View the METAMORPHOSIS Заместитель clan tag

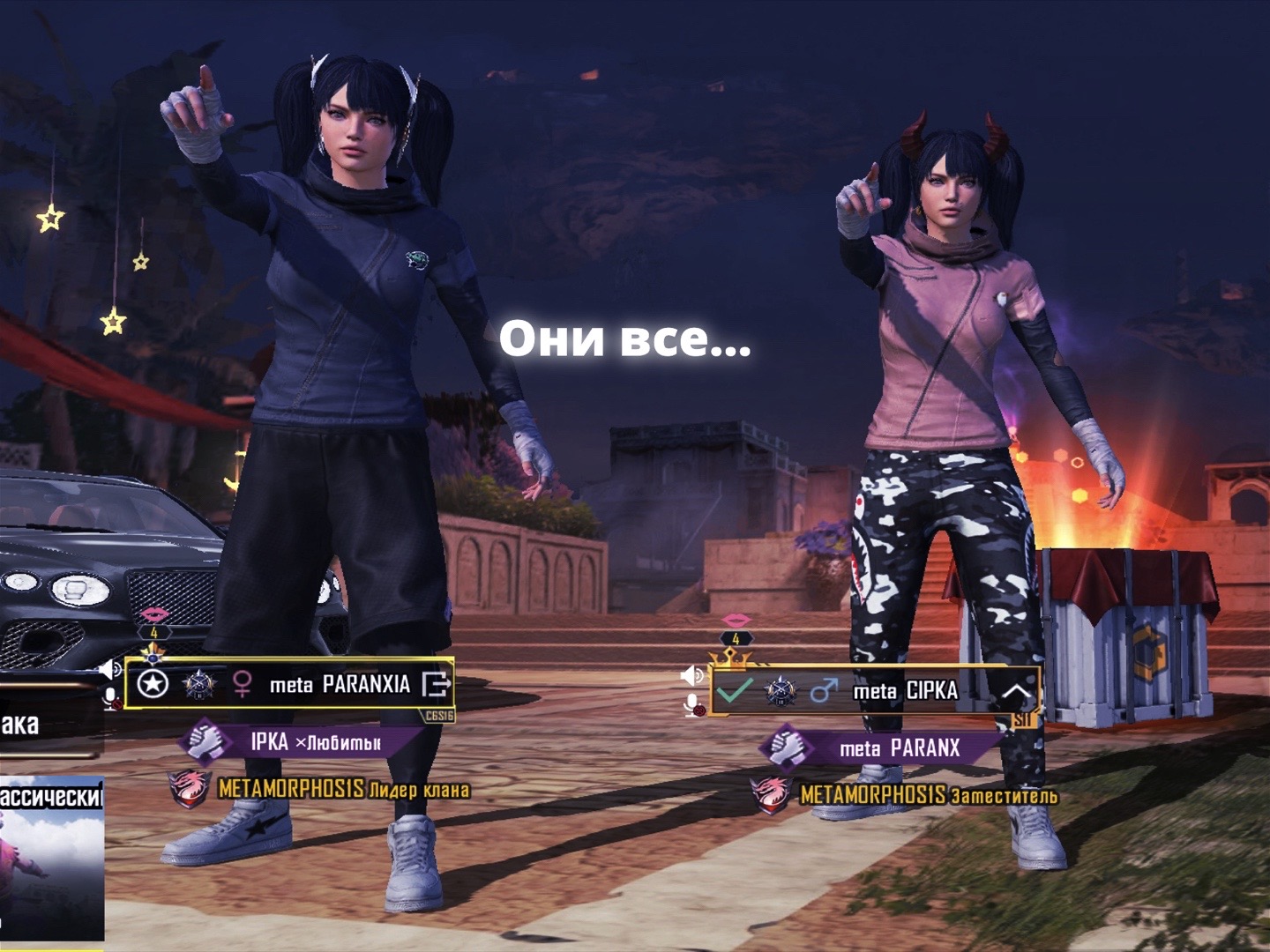(x=908, y=795)
